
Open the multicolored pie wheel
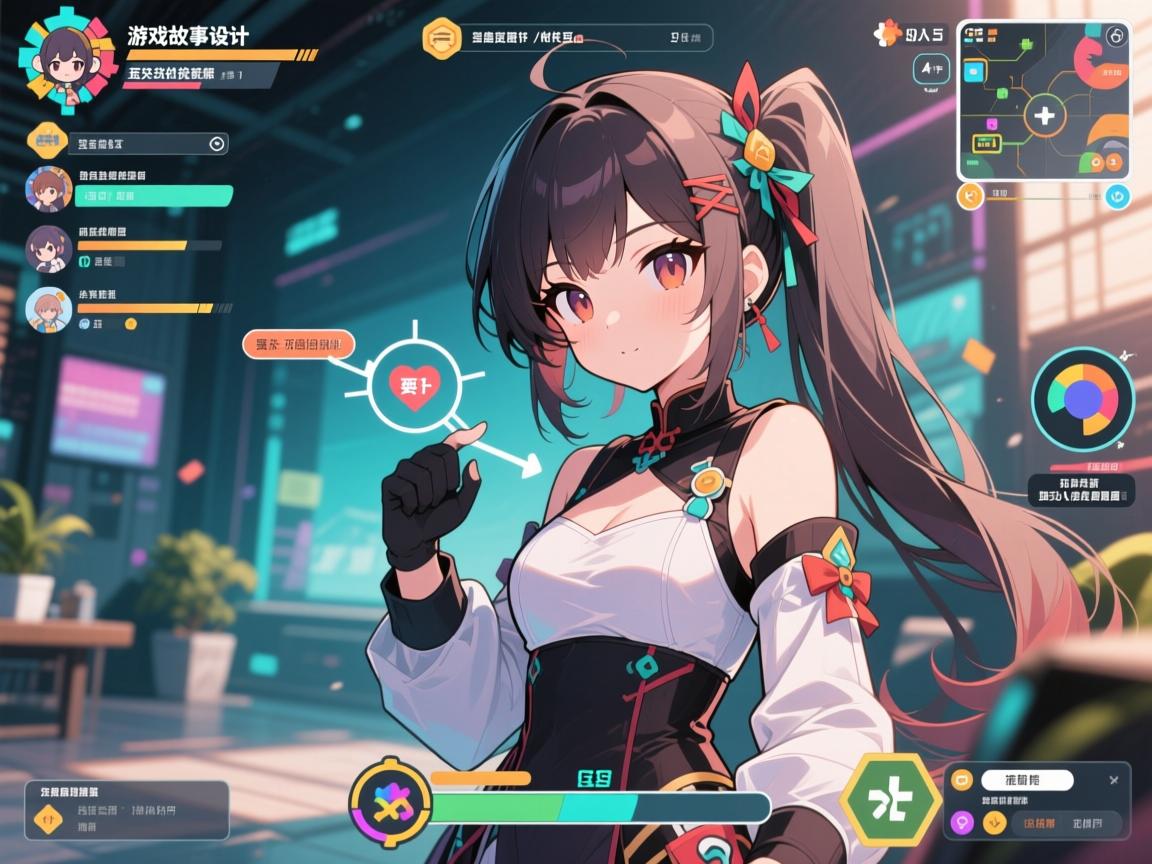click(1082, 398)
